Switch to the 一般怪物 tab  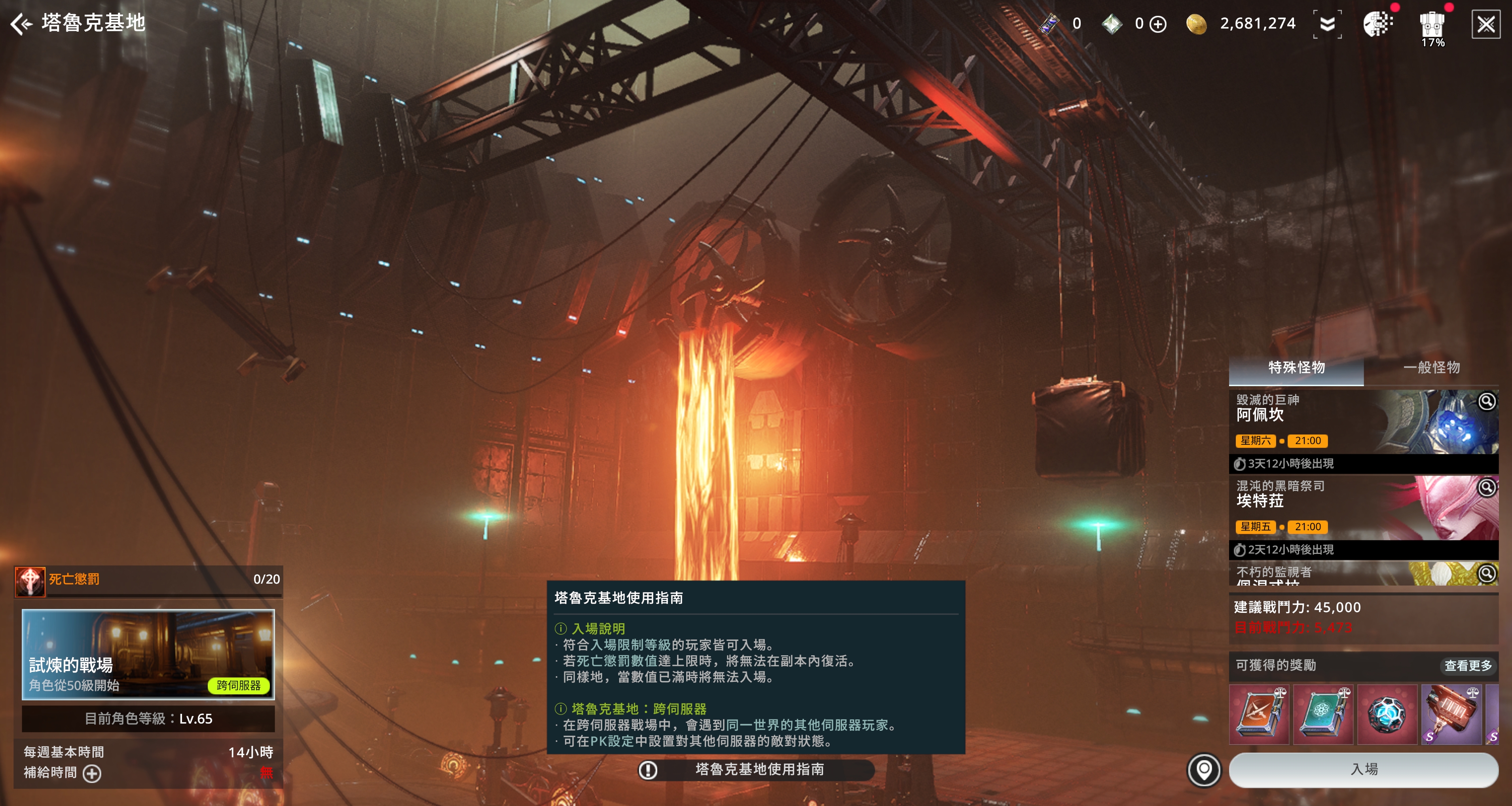[x=1431, y=368]
